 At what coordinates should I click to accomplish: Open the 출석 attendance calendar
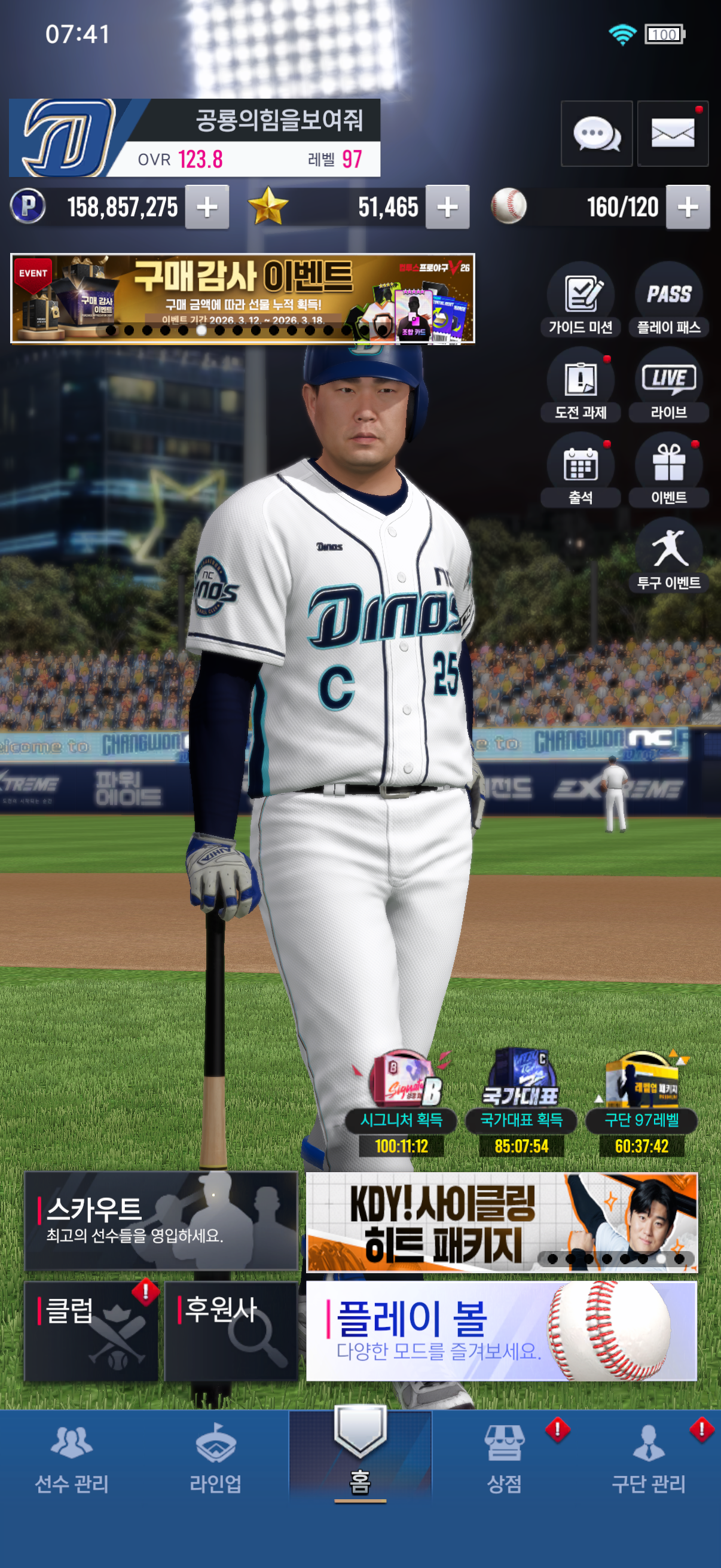(581, 470)
